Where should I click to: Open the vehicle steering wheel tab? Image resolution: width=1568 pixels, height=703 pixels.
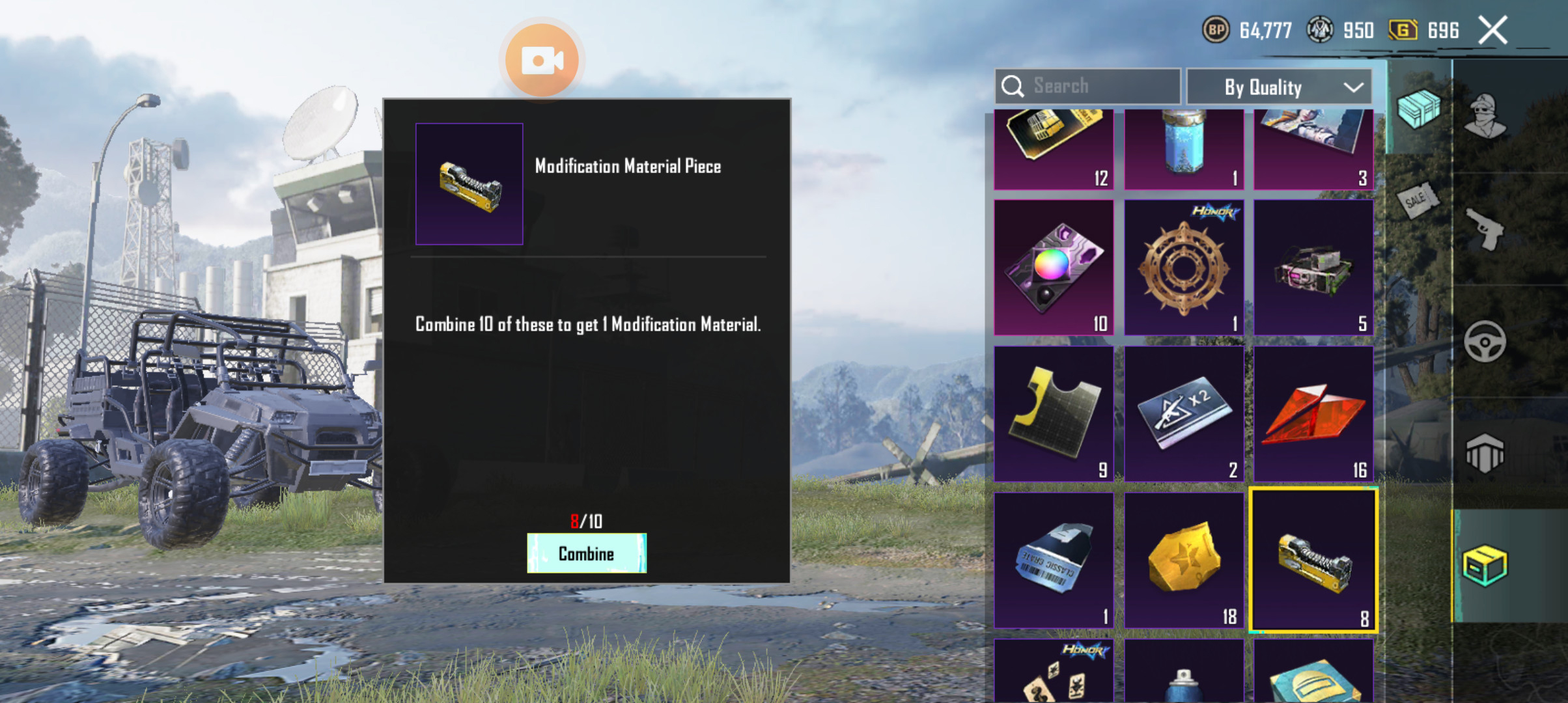click(1485, 341)
